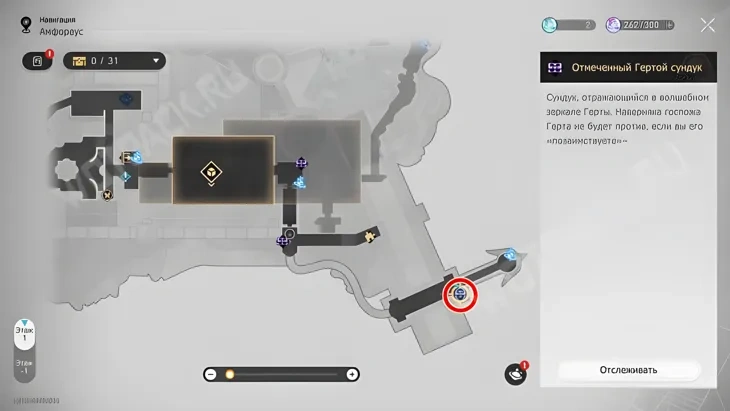Screen dimensions: 730x411
Task: Click the map zoom slider handle
Action: (229, 374)
